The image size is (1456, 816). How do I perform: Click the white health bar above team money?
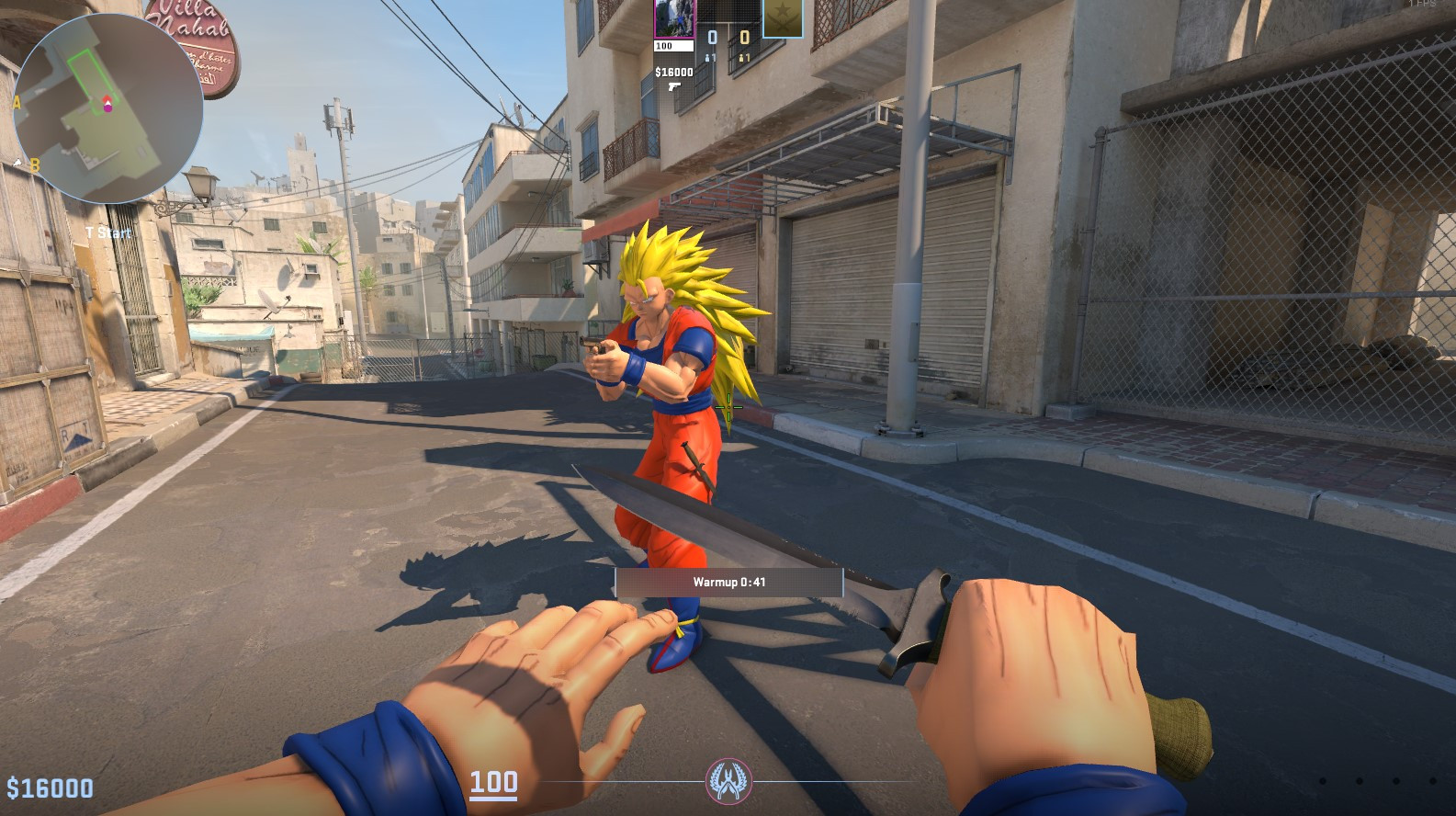[674, 46]
